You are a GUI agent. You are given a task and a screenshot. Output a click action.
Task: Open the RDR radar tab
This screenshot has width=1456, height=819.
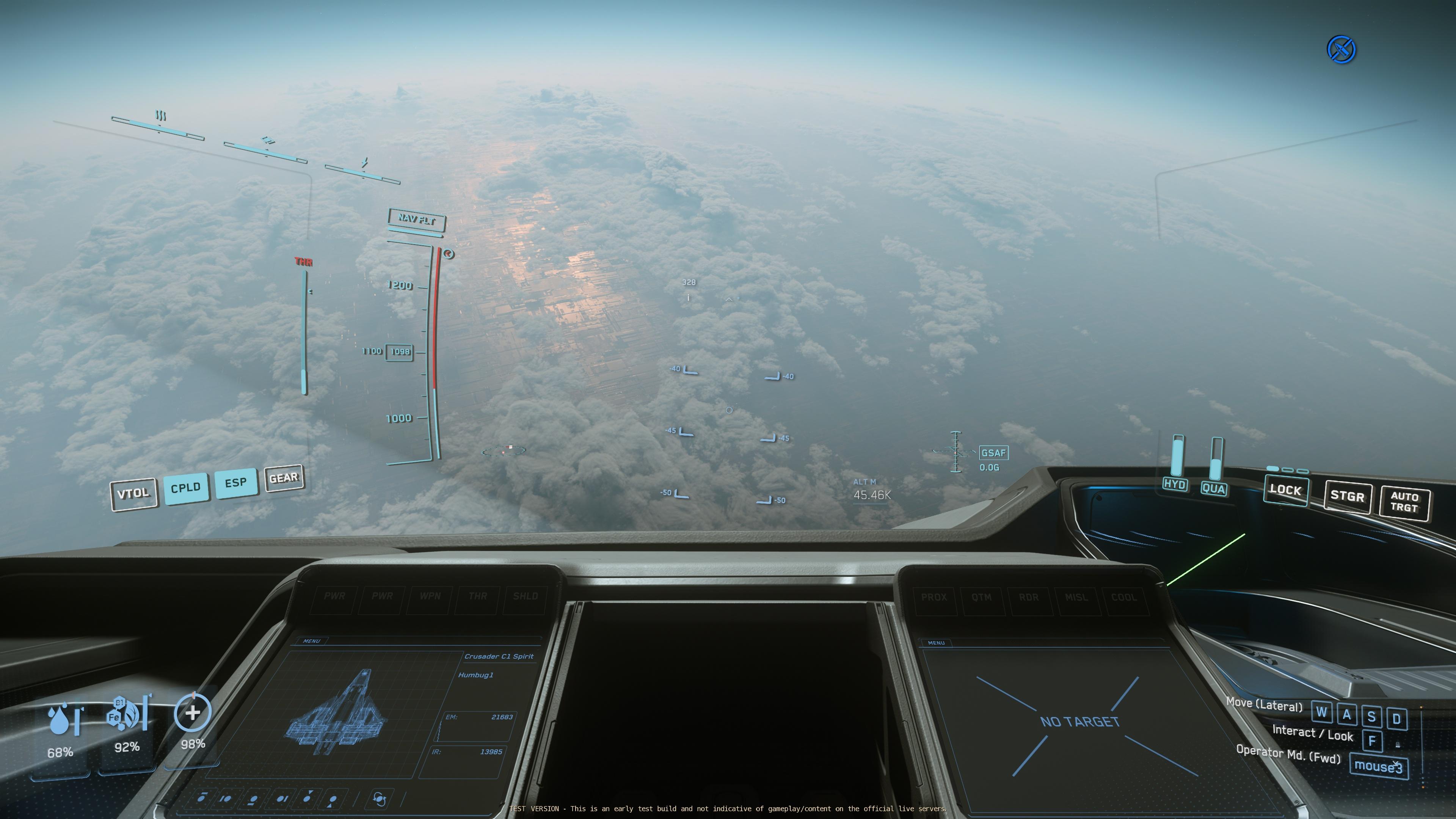(1029, 598)
